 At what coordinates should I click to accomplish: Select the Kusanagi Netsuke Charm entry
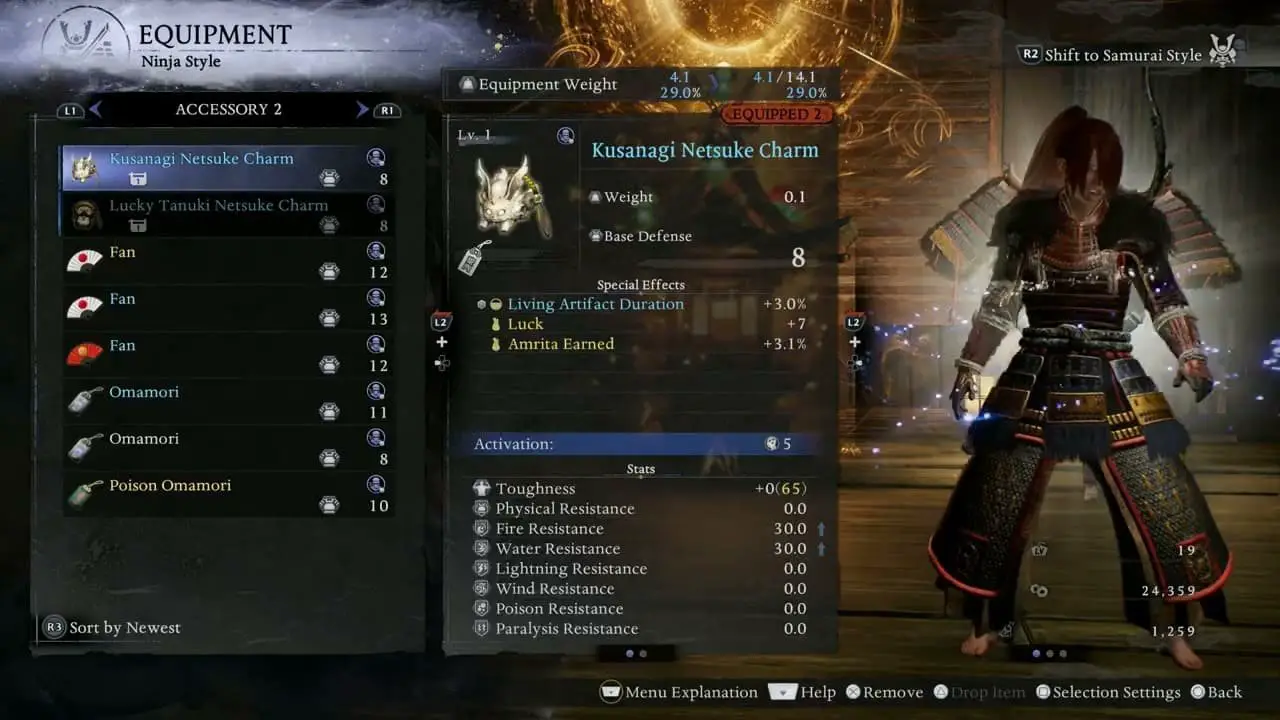pos(226,168)
